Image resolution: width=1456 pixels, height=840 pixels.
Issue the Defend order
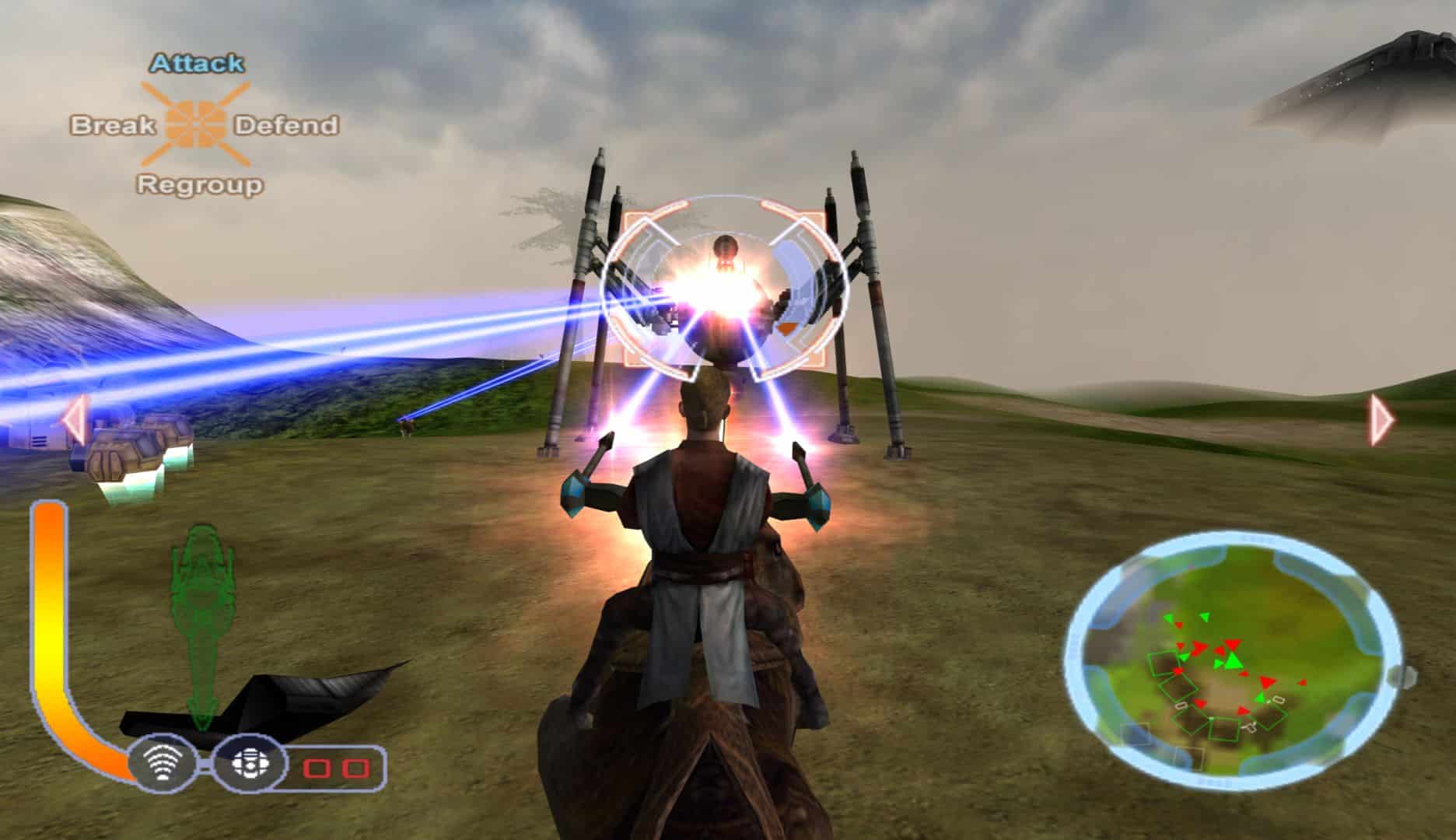point(286,125)
